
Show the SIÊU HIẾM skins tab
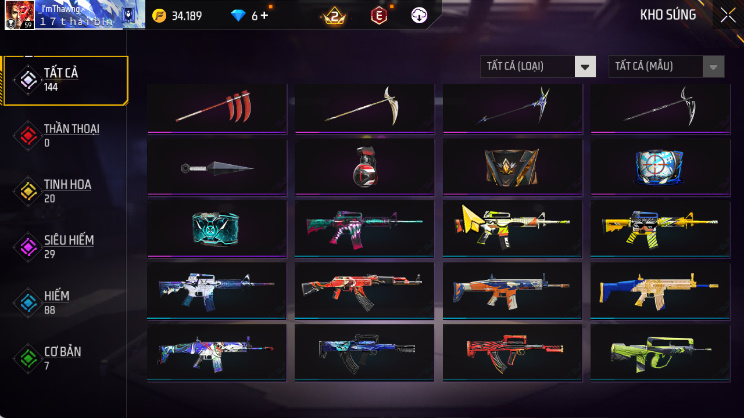[x=65, y=246]
